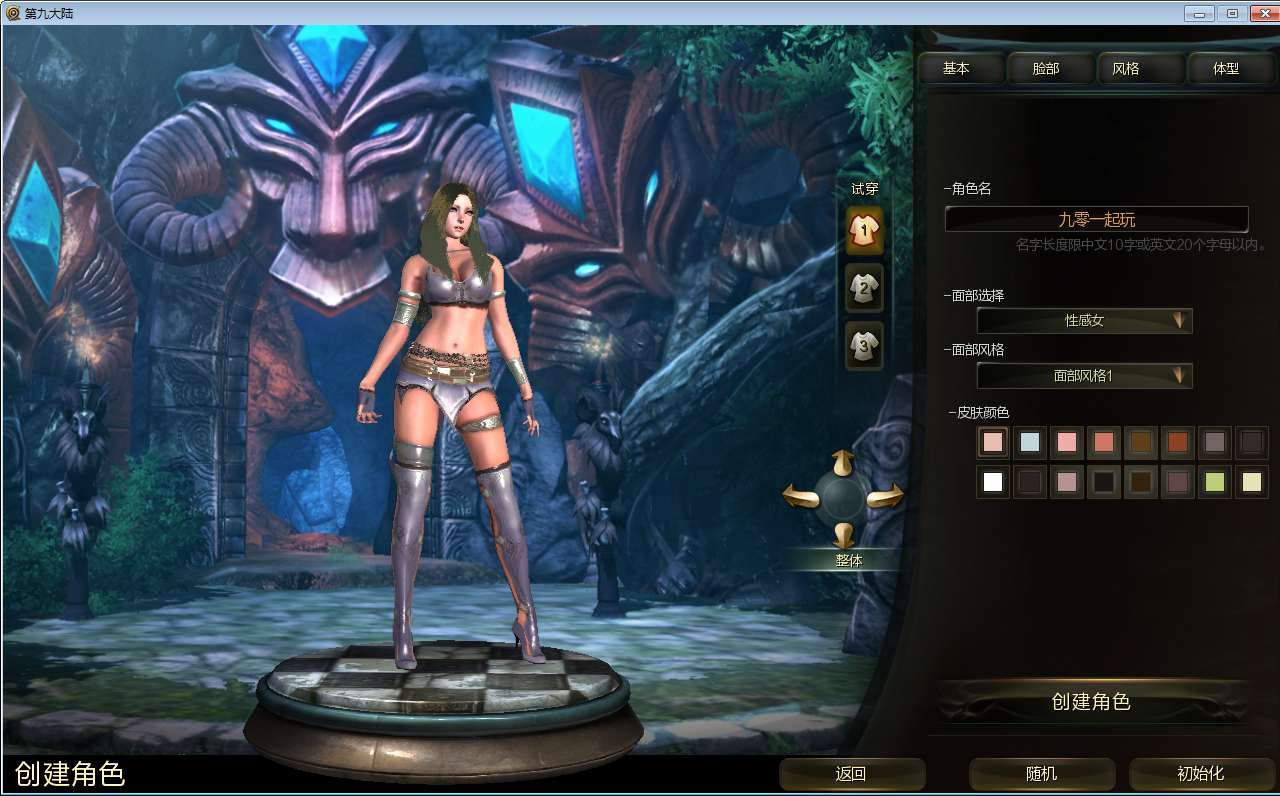
Task: Click the character name input field 九零一起玩
Action: click(1096, 219)
